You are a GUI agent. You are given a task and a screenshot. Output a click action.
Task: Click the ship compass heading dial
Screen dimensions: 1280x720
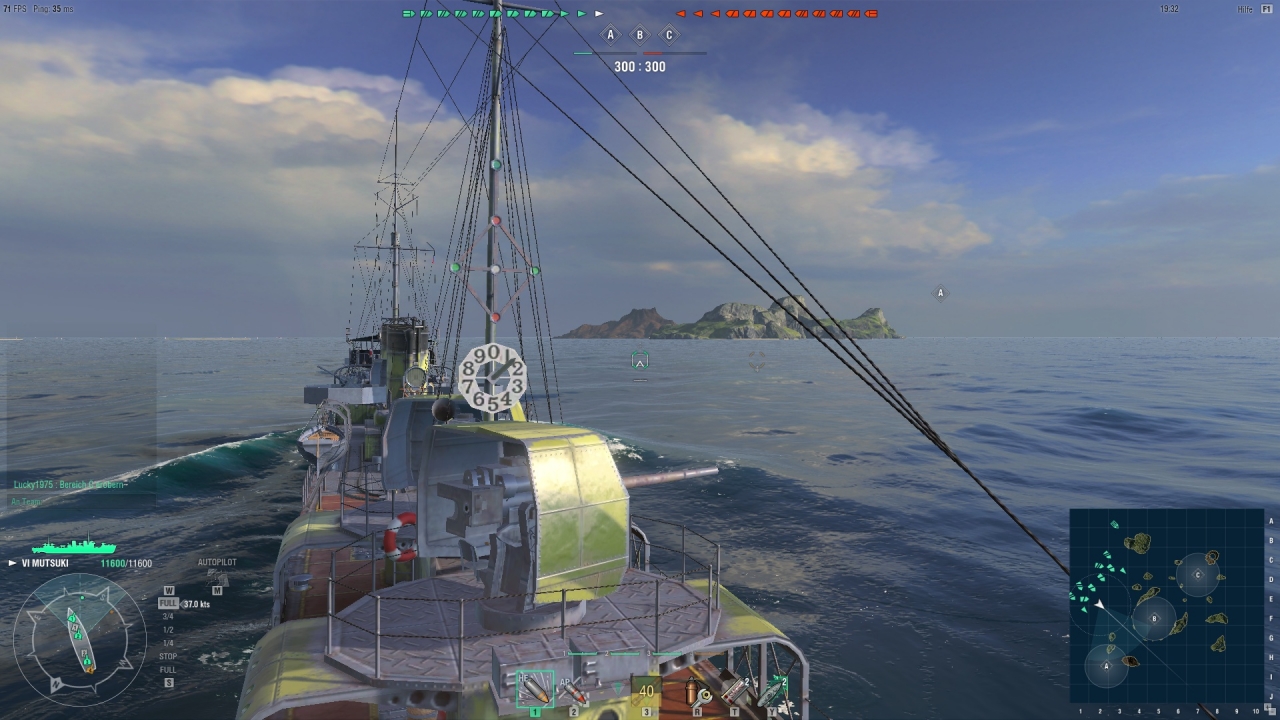pos(78,637)
